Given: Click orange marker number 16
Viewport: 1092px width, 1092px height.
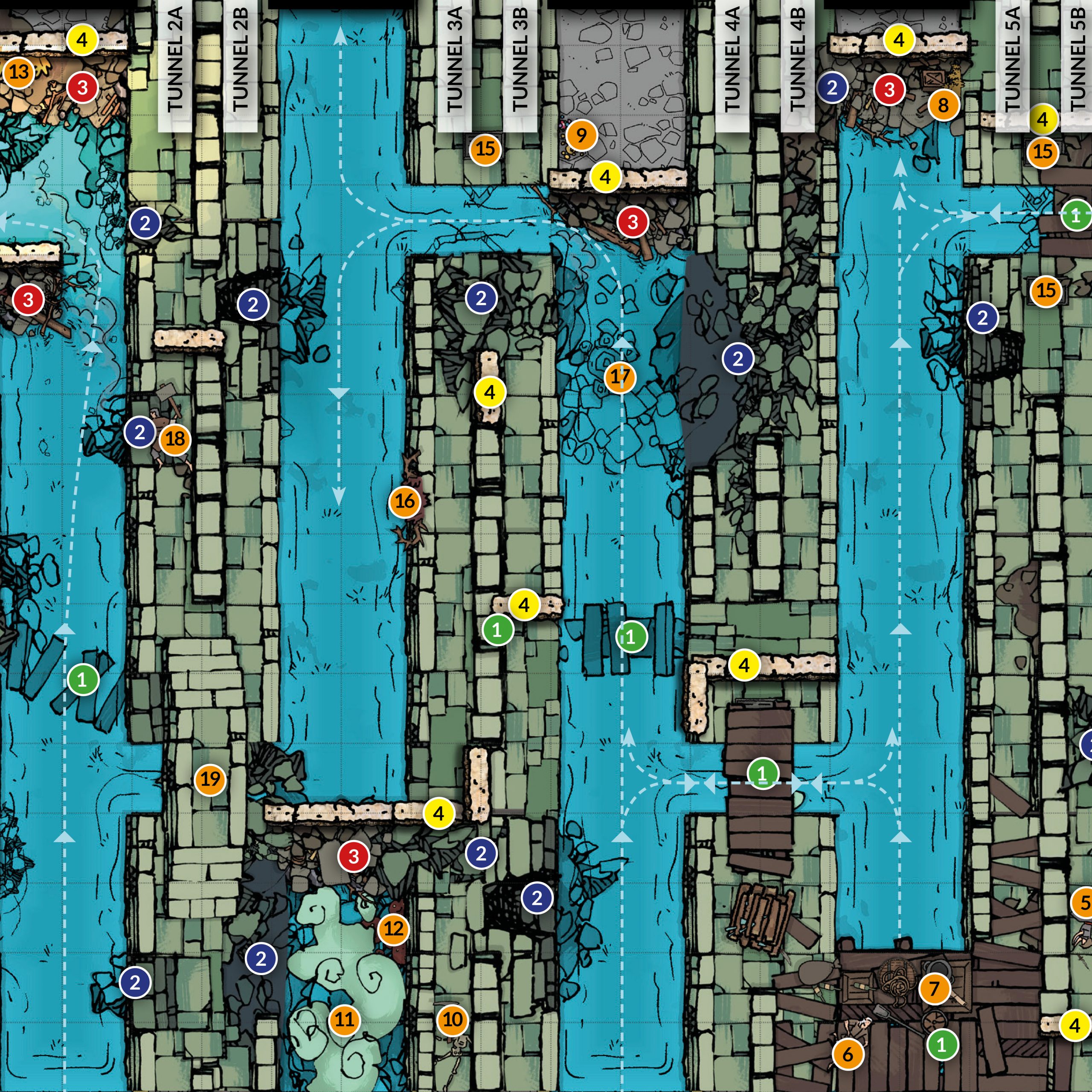Looking at the screenshot, I should coord(405,501).
